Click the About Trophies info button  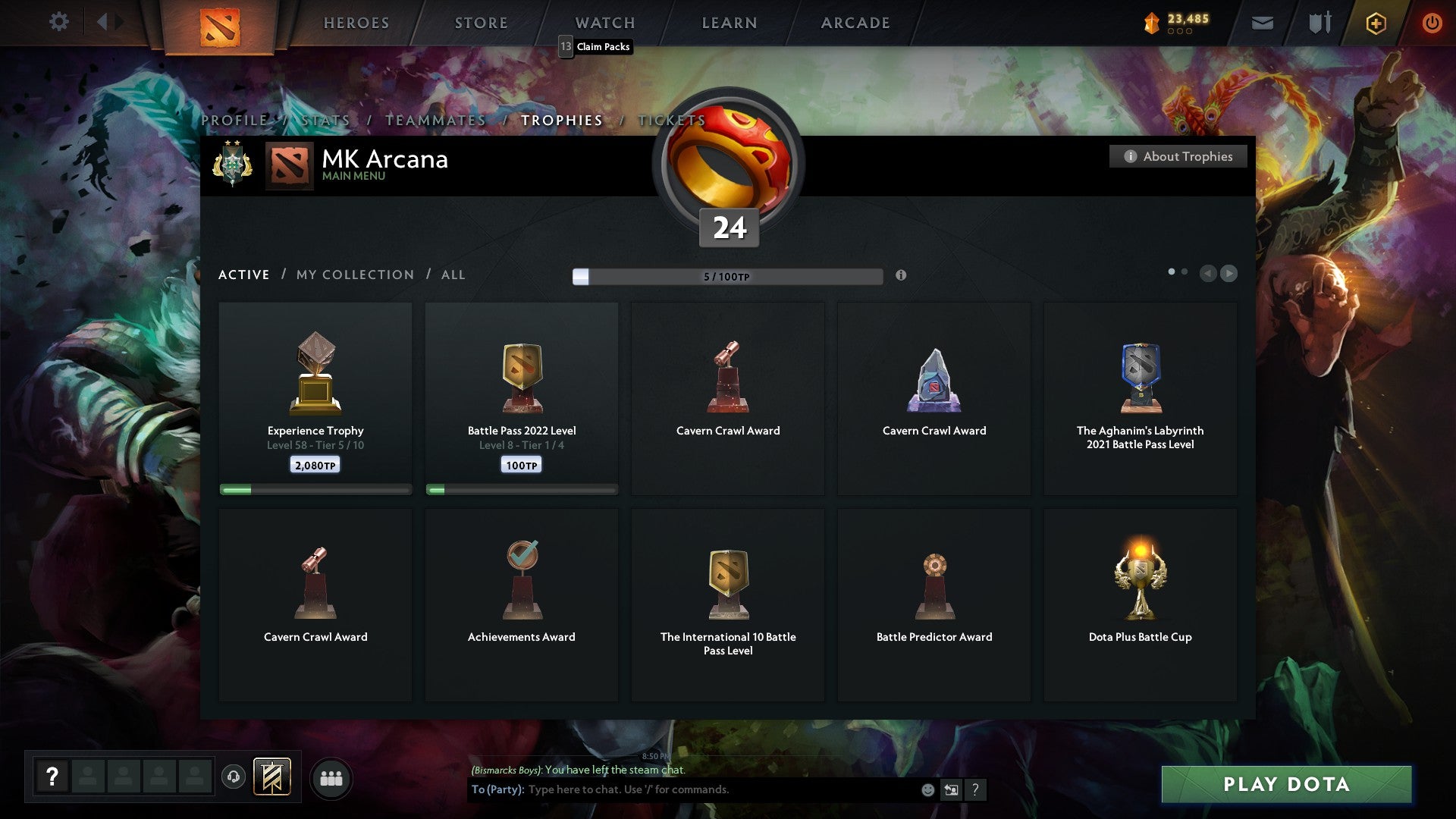[x=1177, y=156]
